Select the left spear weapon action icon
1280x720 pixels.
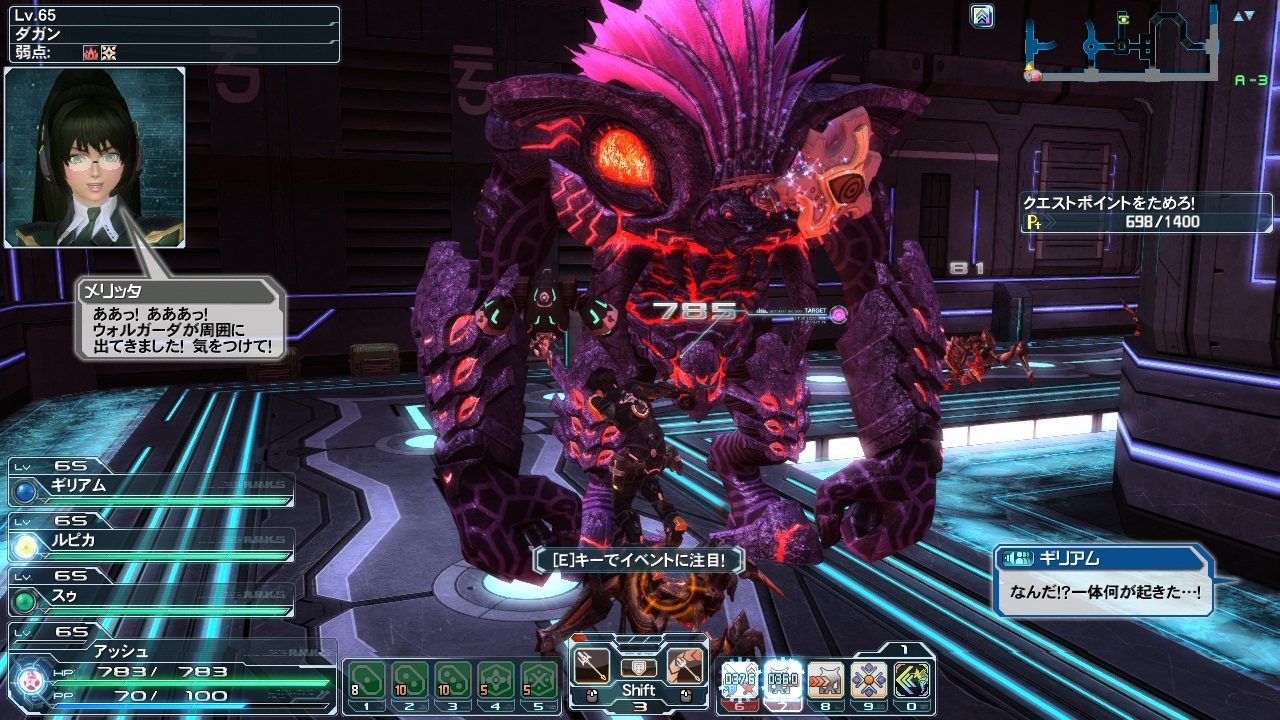(x=592, y=665)
